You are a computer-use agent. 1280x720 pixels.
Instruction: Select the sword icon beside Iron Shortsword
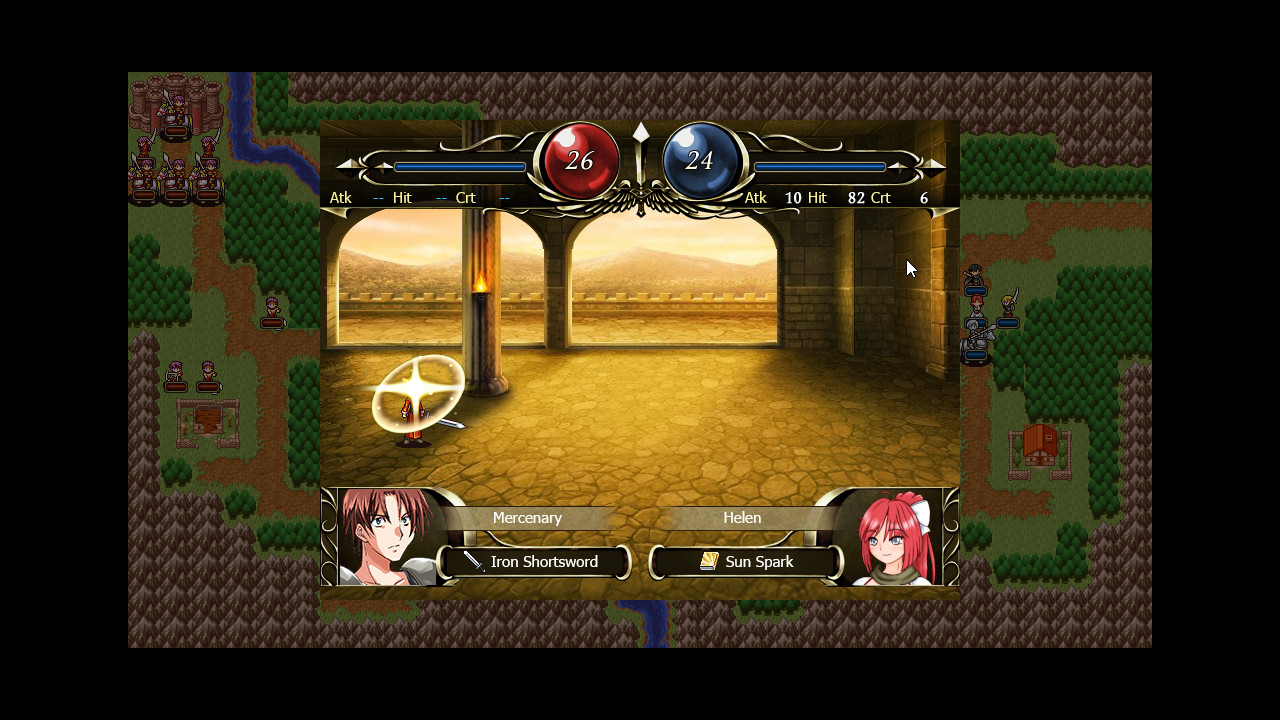point(474,561)
